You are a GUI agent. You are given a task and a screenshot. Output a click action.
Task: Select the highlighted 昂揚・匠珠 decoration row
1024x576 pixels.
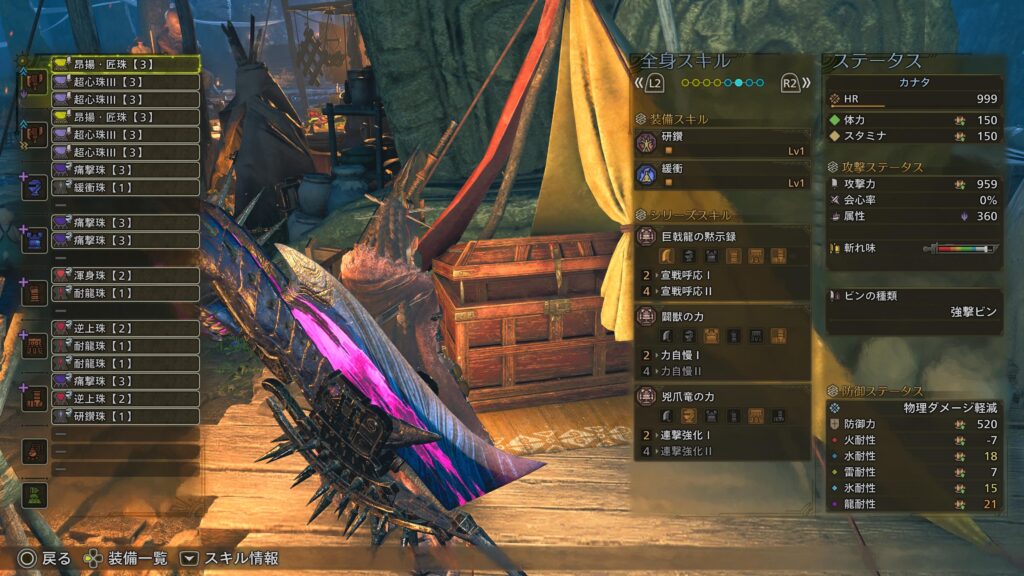pos(124,64)
